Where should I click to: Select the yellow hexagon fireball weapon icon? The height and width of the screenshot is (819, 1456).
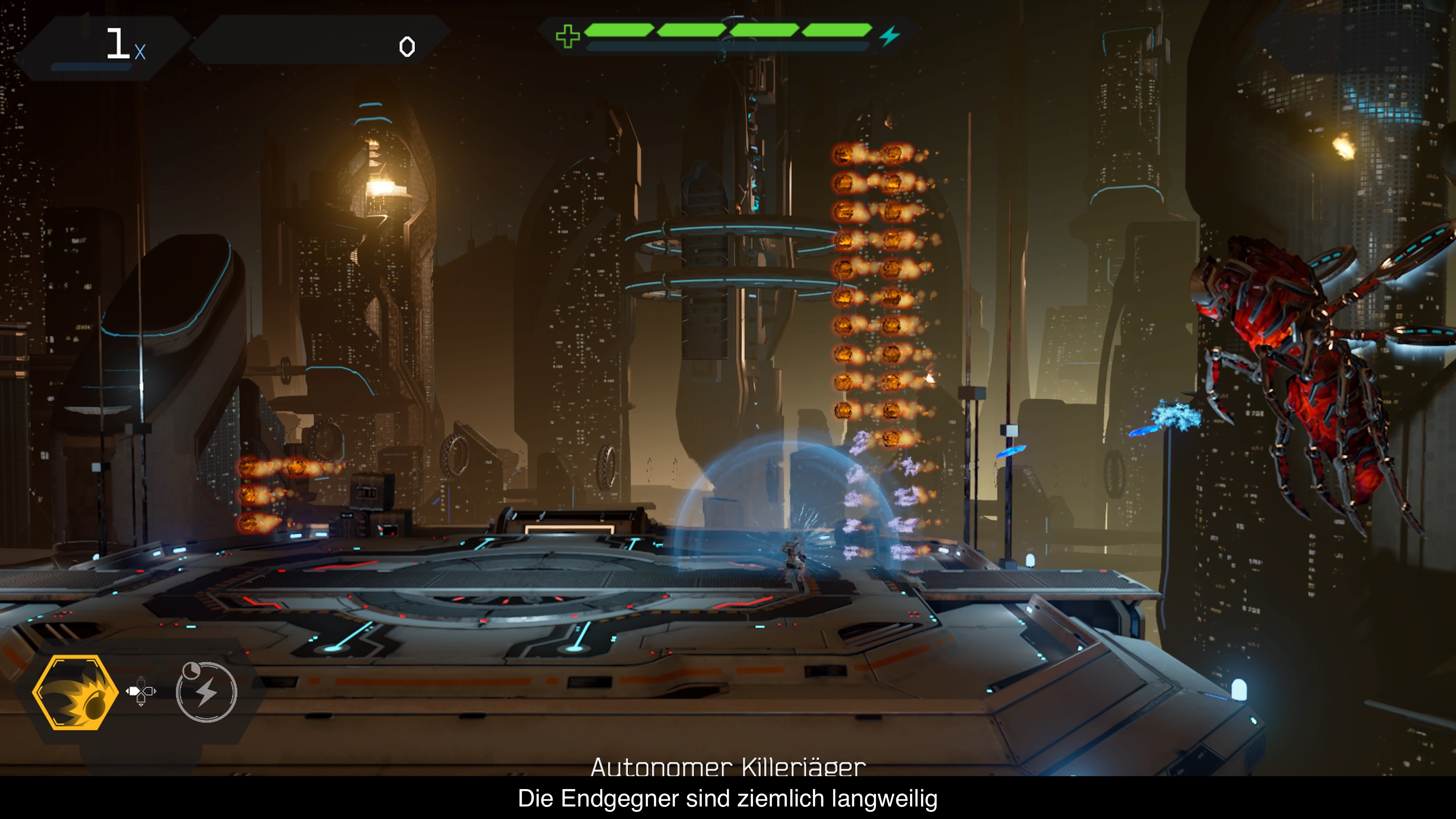[75, 692]
